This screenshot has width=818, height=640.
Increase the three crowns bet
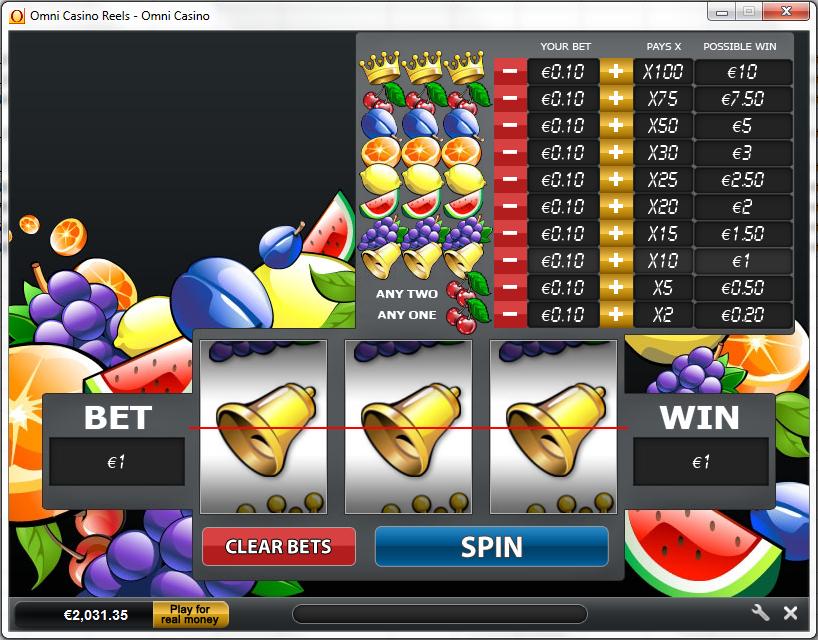pyautogui.click(x=616, y=72)
